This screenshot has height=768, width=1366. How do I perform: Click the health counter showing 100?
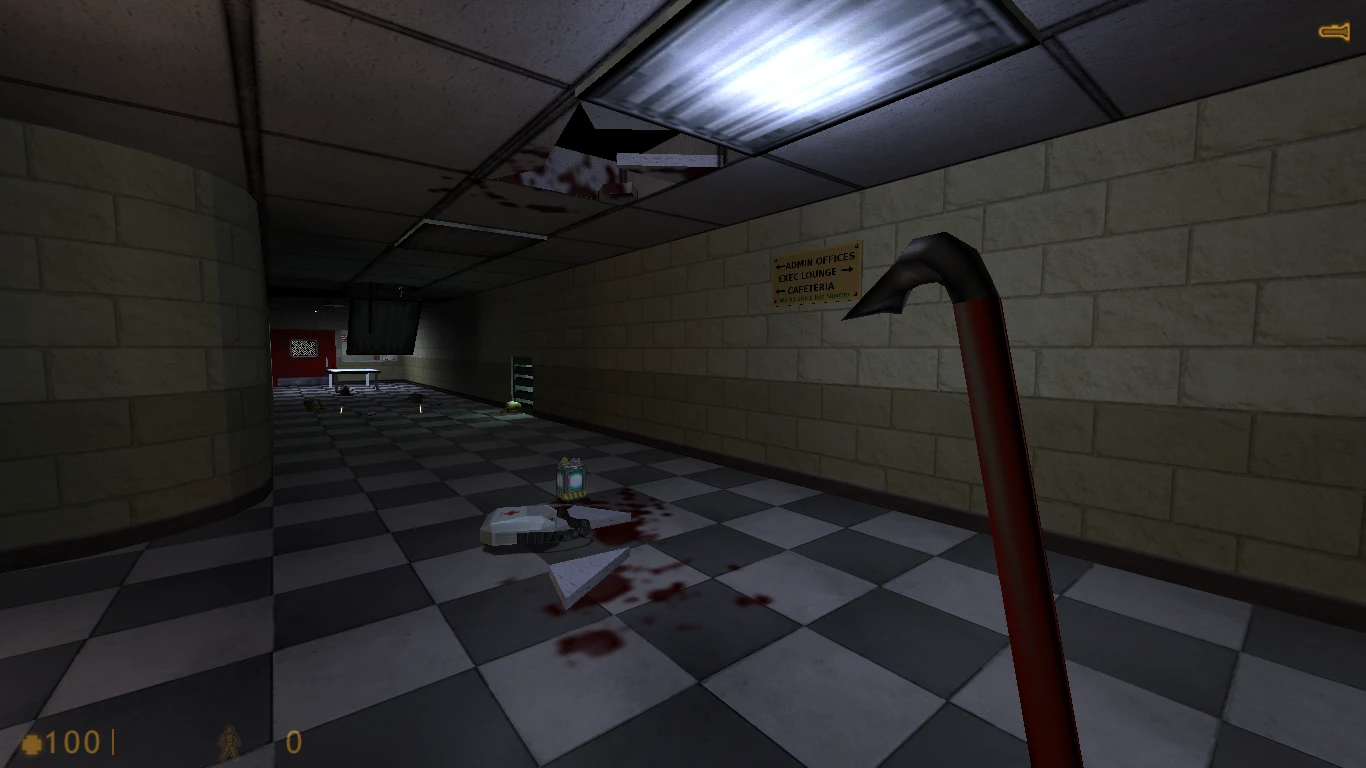click(72, 742)
